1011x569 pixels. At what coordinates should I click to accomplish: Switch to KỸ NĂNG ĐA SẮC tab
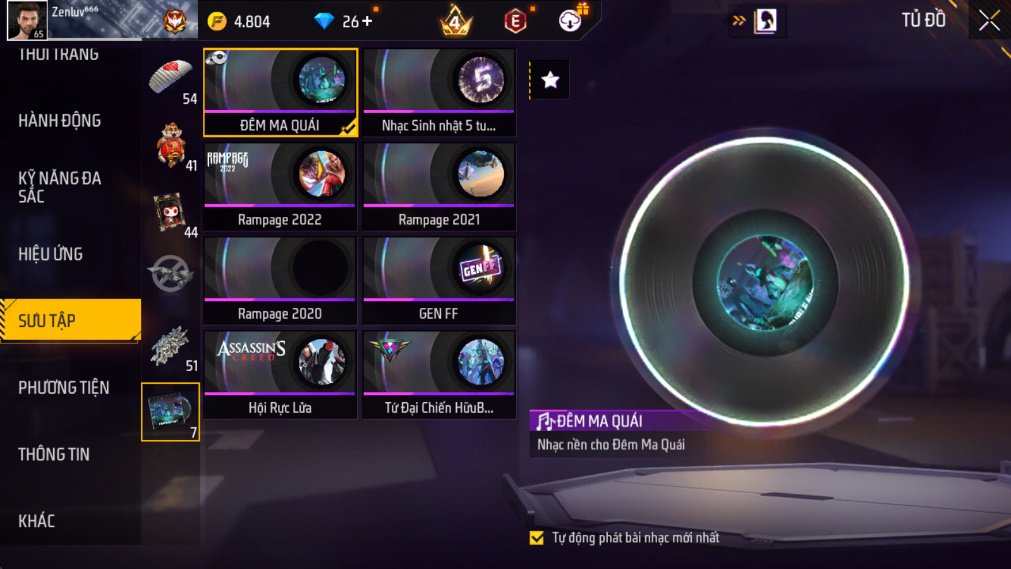pos(60,187)
